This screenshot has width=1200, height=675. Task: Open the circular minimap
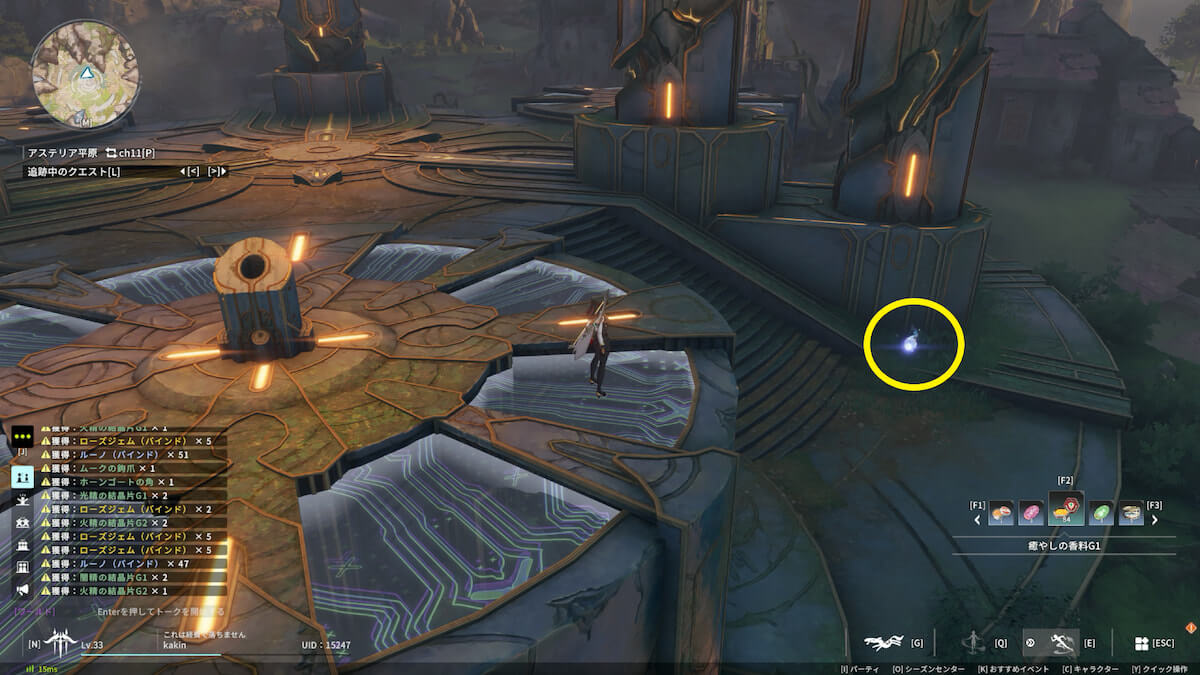85,73
